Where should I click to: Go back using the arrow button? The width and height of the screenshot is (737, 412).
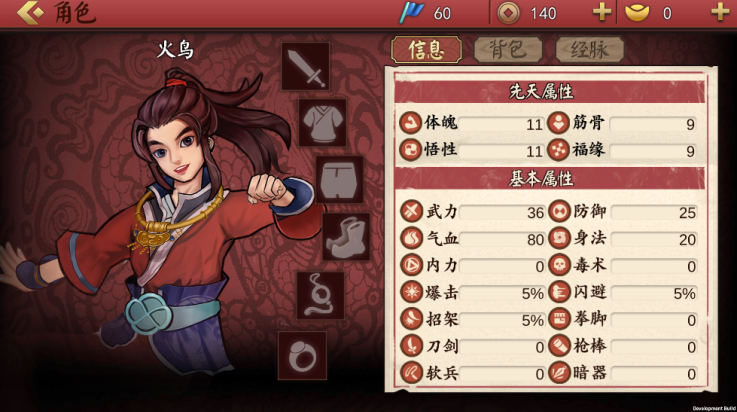29,13
